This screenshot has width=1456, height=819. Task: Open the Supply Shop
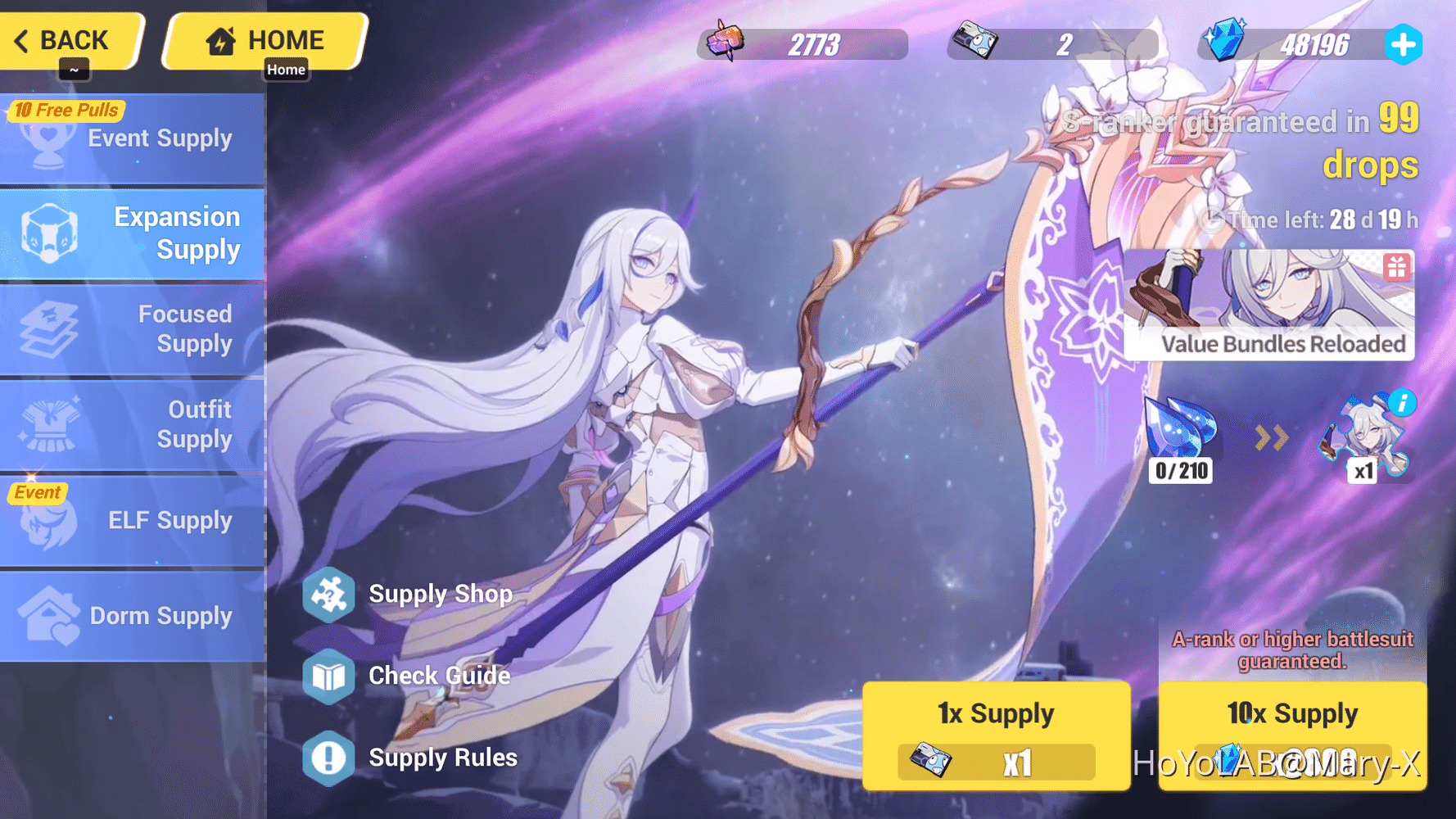328,594
